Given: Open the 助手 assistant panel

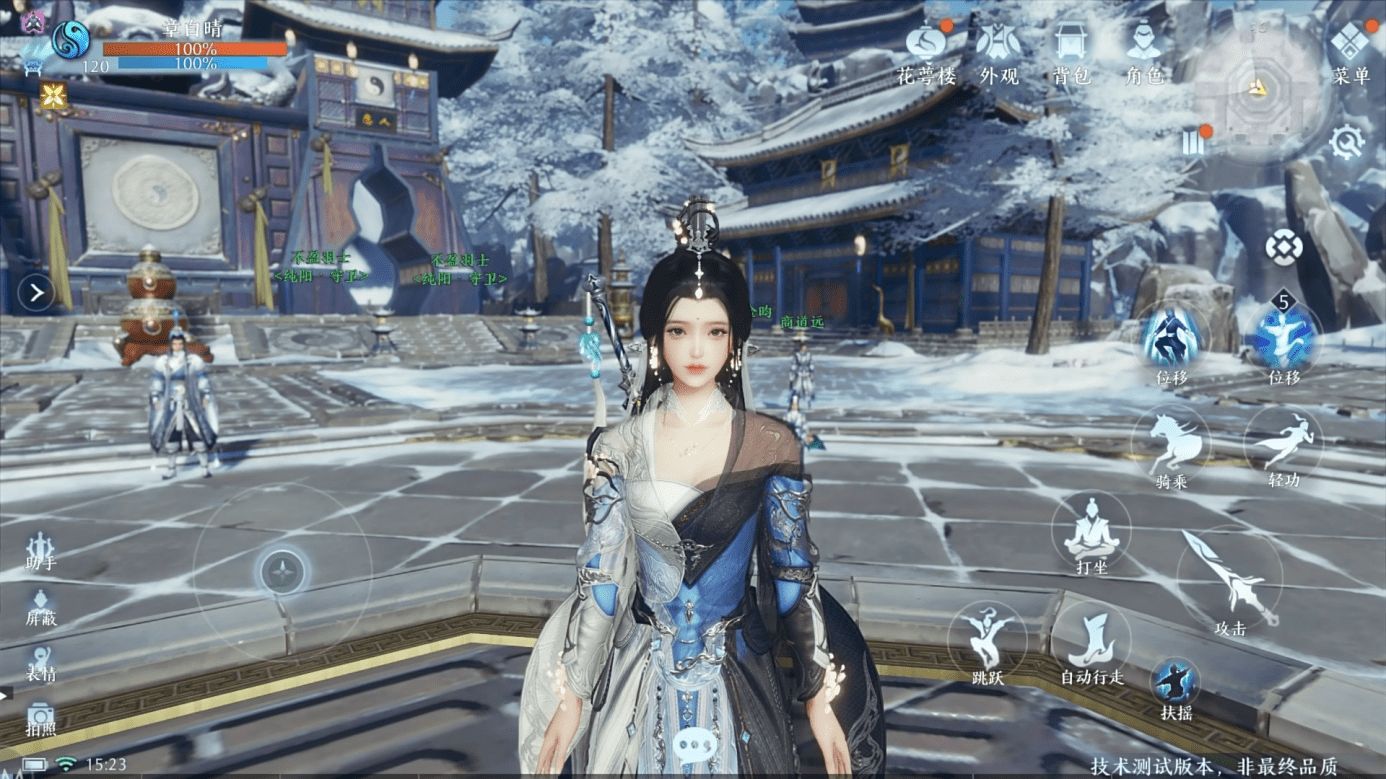Looking at the screenshot, I should tap(40, 548).
